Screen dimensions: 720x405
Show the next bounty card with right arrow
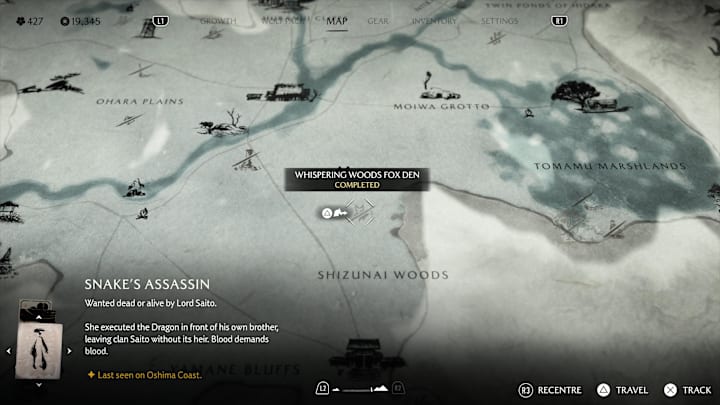tap(67, 351)
